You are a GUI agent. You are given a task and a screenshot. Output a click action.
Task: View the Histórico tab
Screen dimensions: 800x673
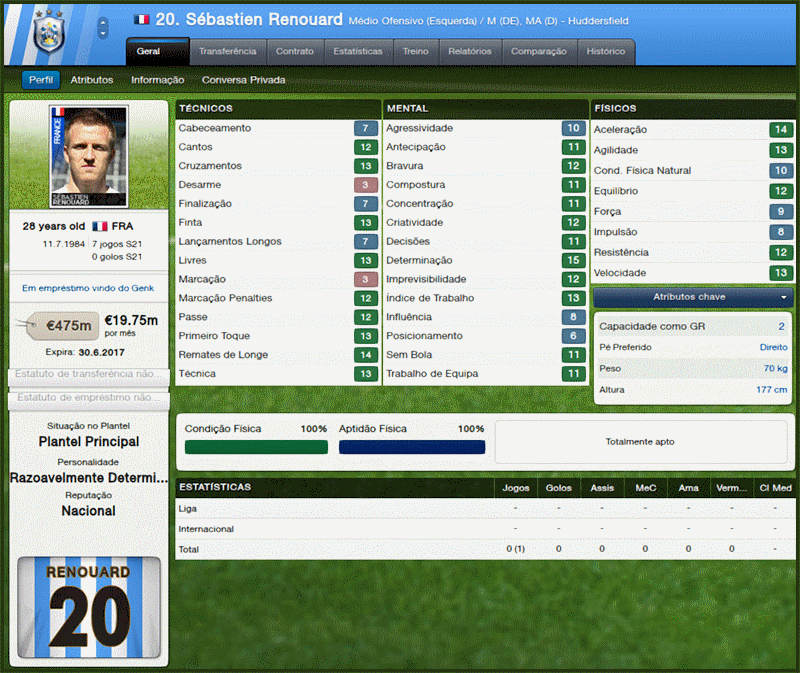coord(606,51)
